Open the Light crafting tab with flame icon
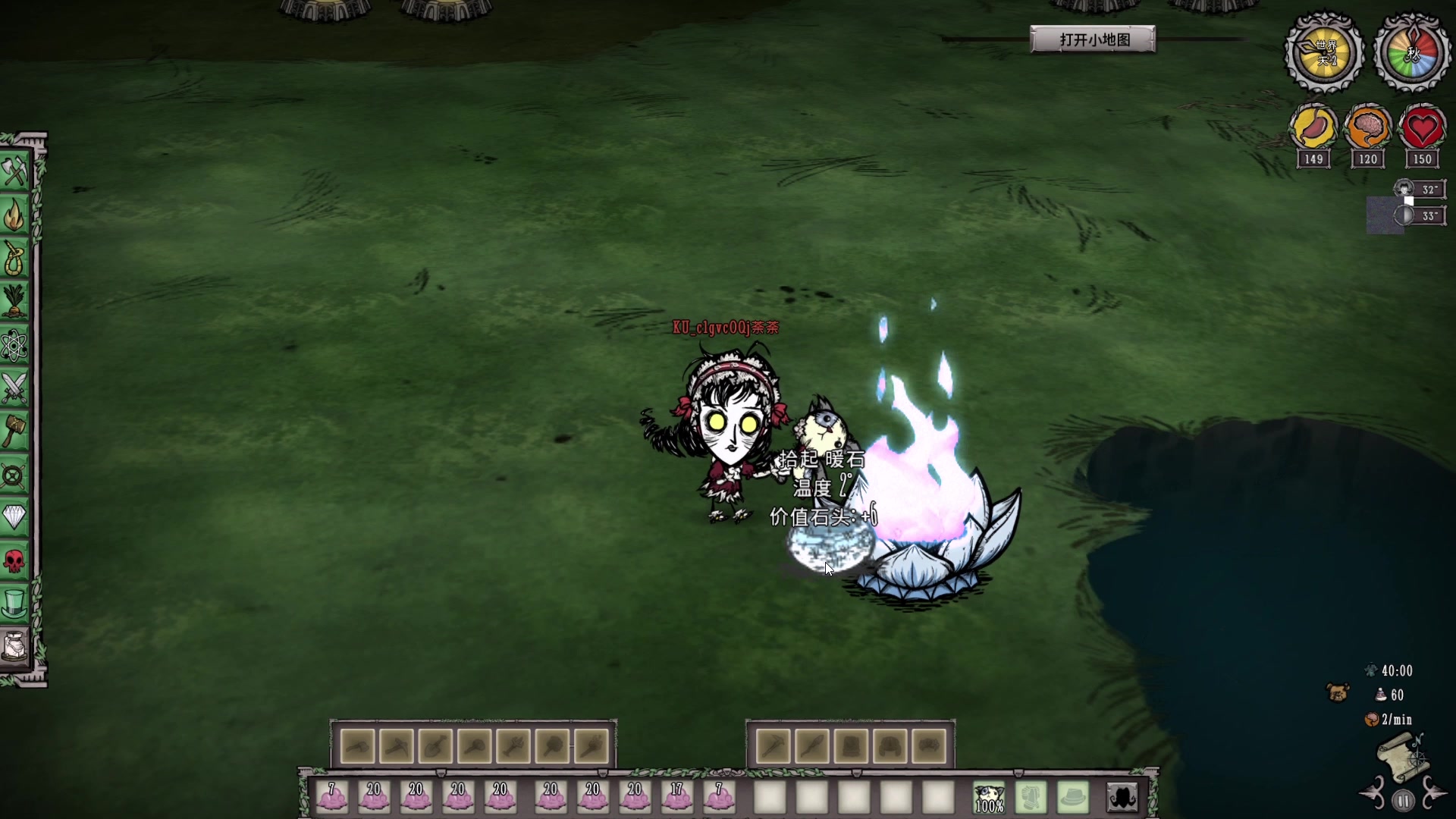This screenshot has height=819, width=1456. pyautogui.click(x=15, y=216)
